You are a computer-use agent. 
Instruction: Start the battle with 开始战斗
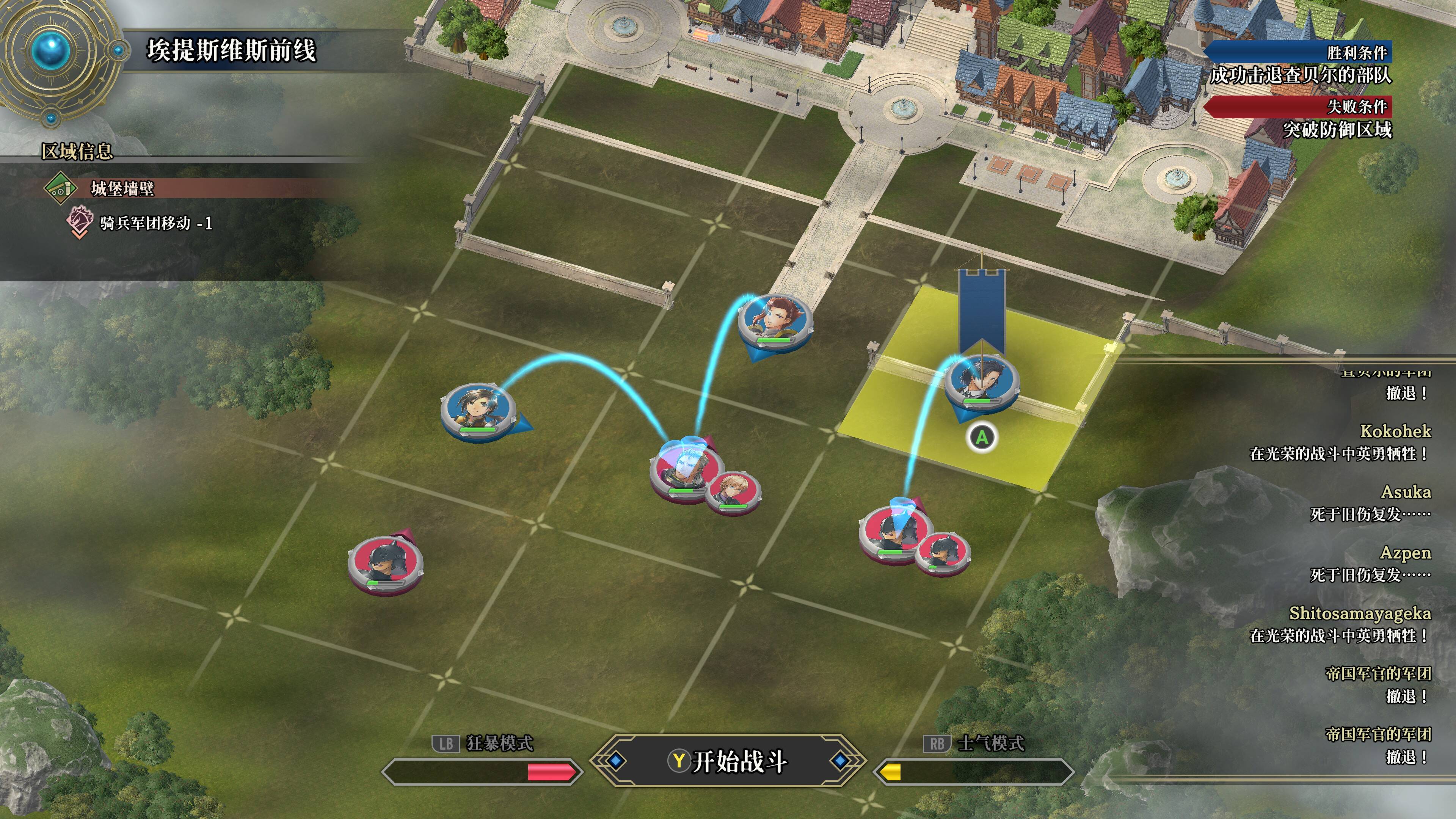tap(728, 761)
